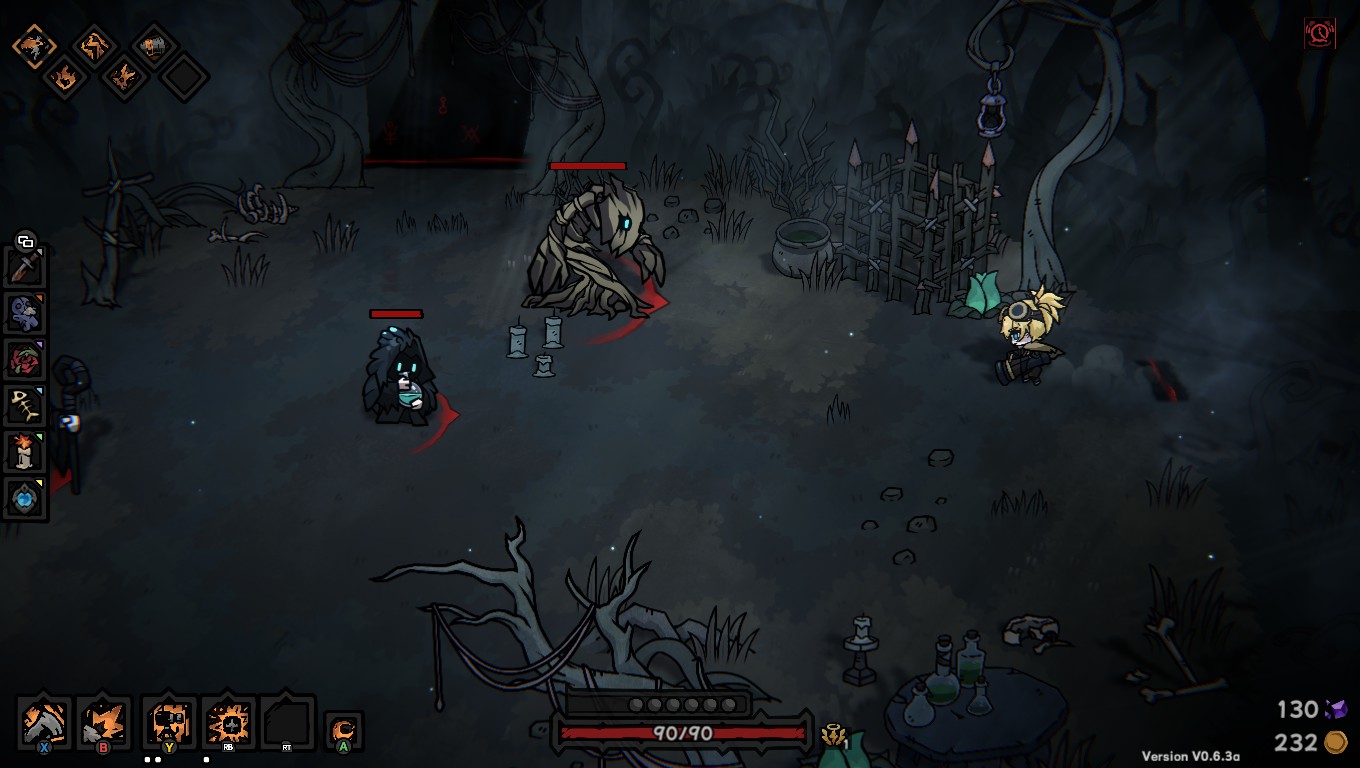Select the lit candle relic slot

25,451
